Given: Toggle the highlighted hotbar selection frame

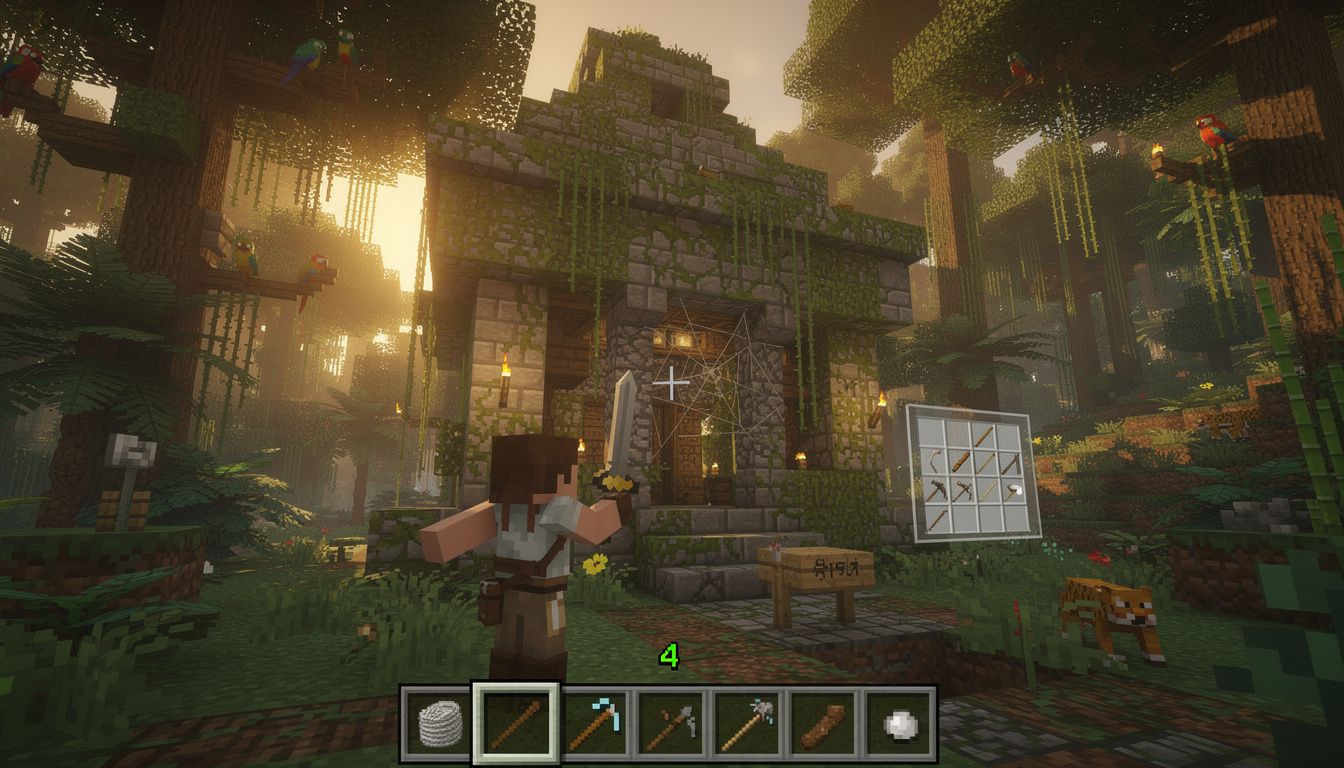Looking at the screenshot, I should (513, 722).
